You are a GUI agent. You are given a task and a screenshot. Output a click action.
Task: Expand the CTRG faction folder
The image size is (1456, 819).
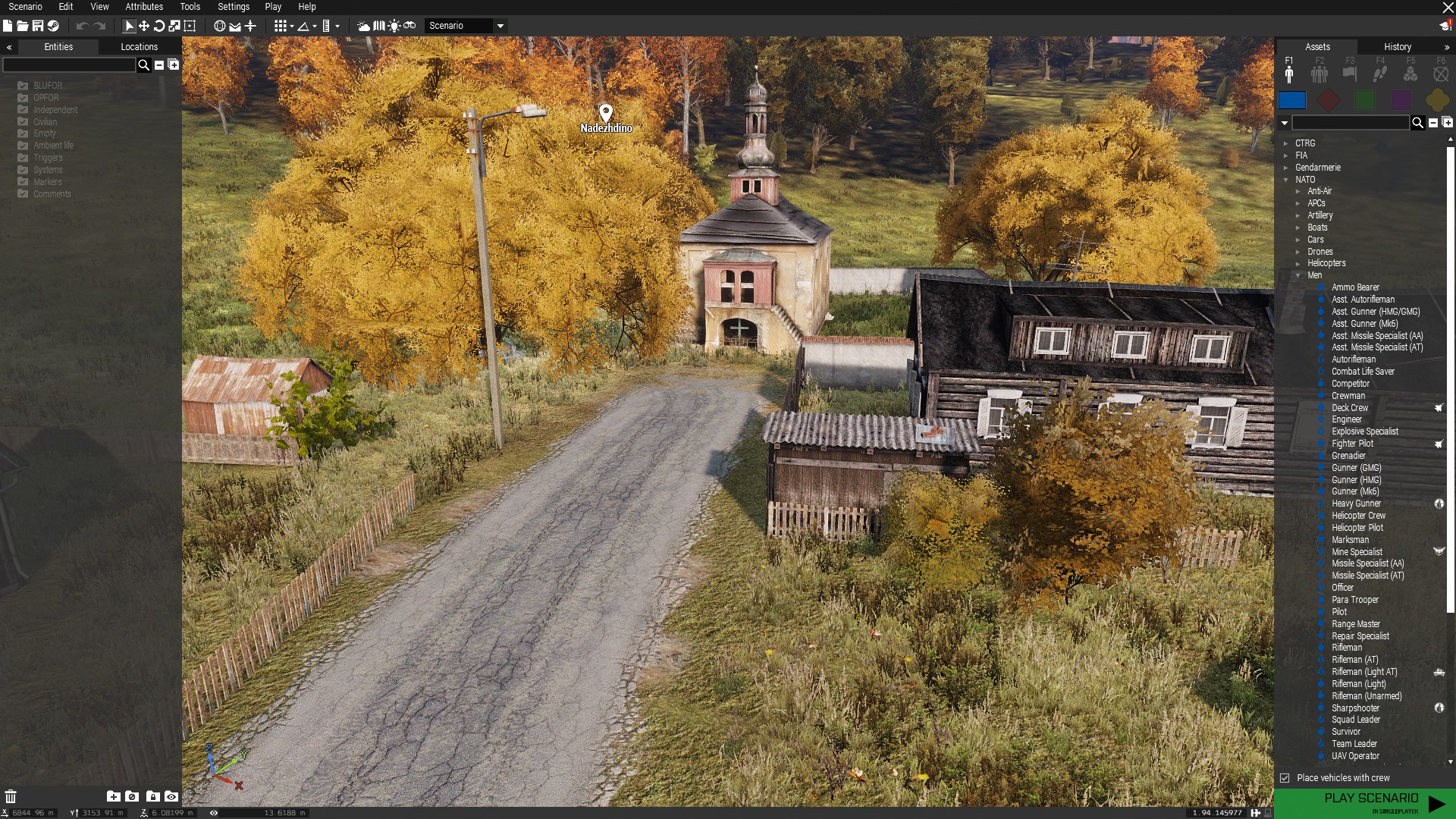[x=1286, y=143]
